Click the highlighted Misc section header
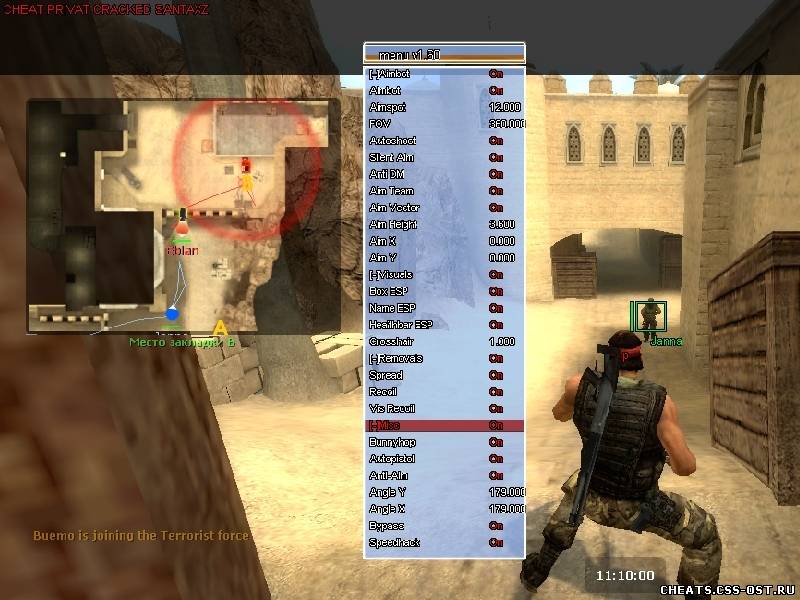The image size is (800, 600). point(445,425)
